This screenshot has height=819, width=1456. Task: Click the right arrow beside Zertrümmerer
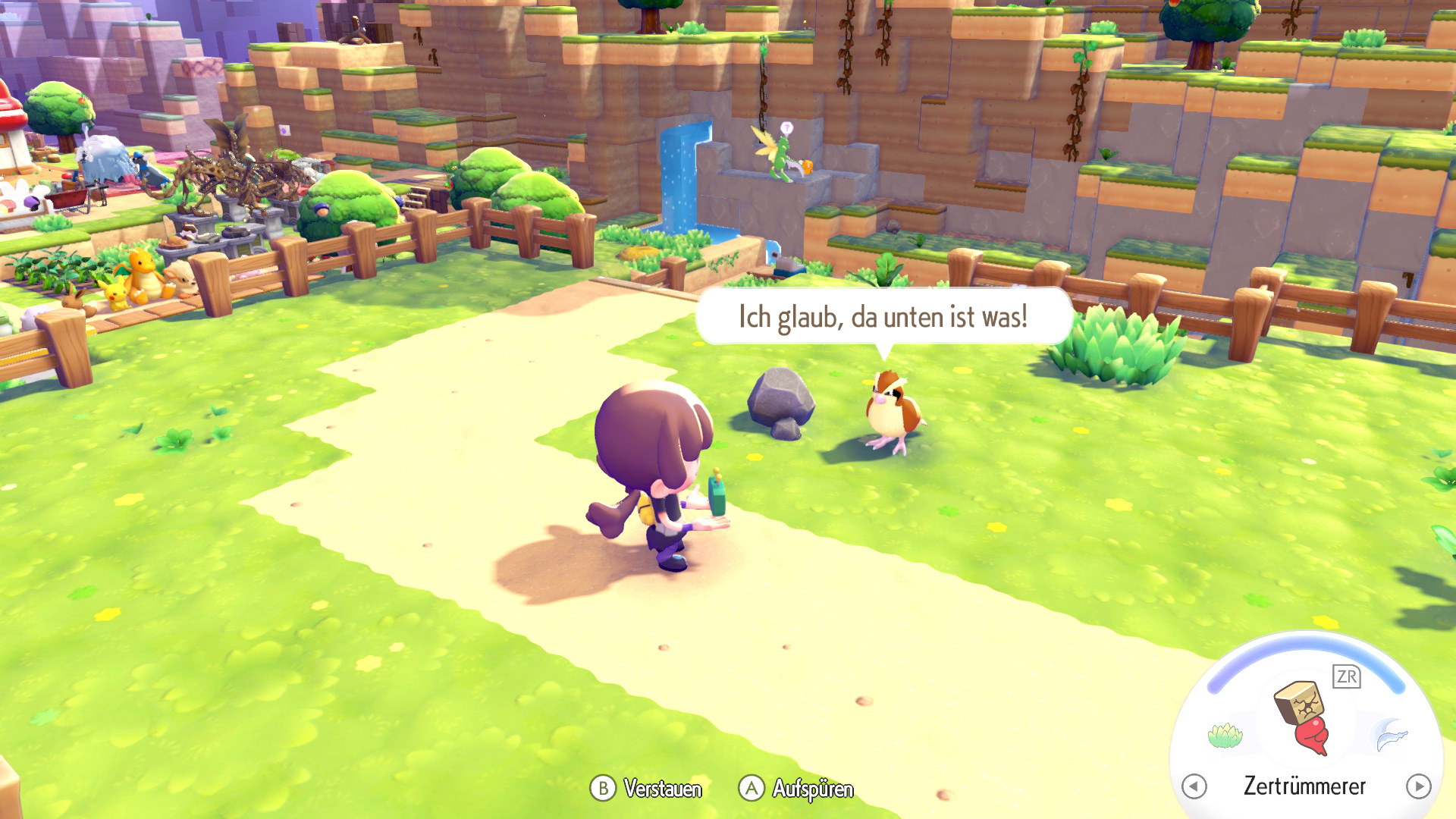(x=1418, y=786)
